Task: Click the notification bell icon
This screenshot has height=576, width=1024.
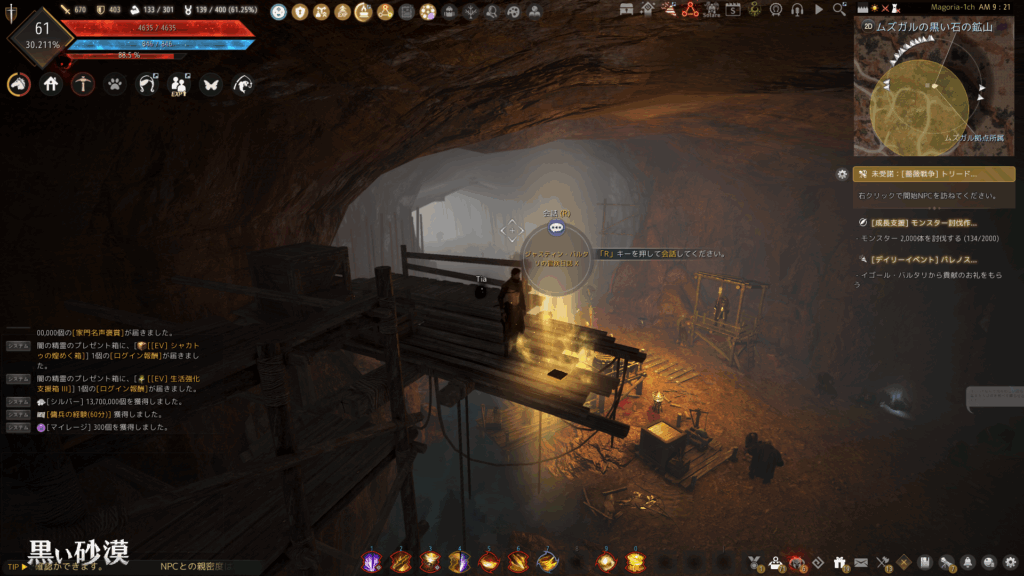Action: (x=968, y=562)
